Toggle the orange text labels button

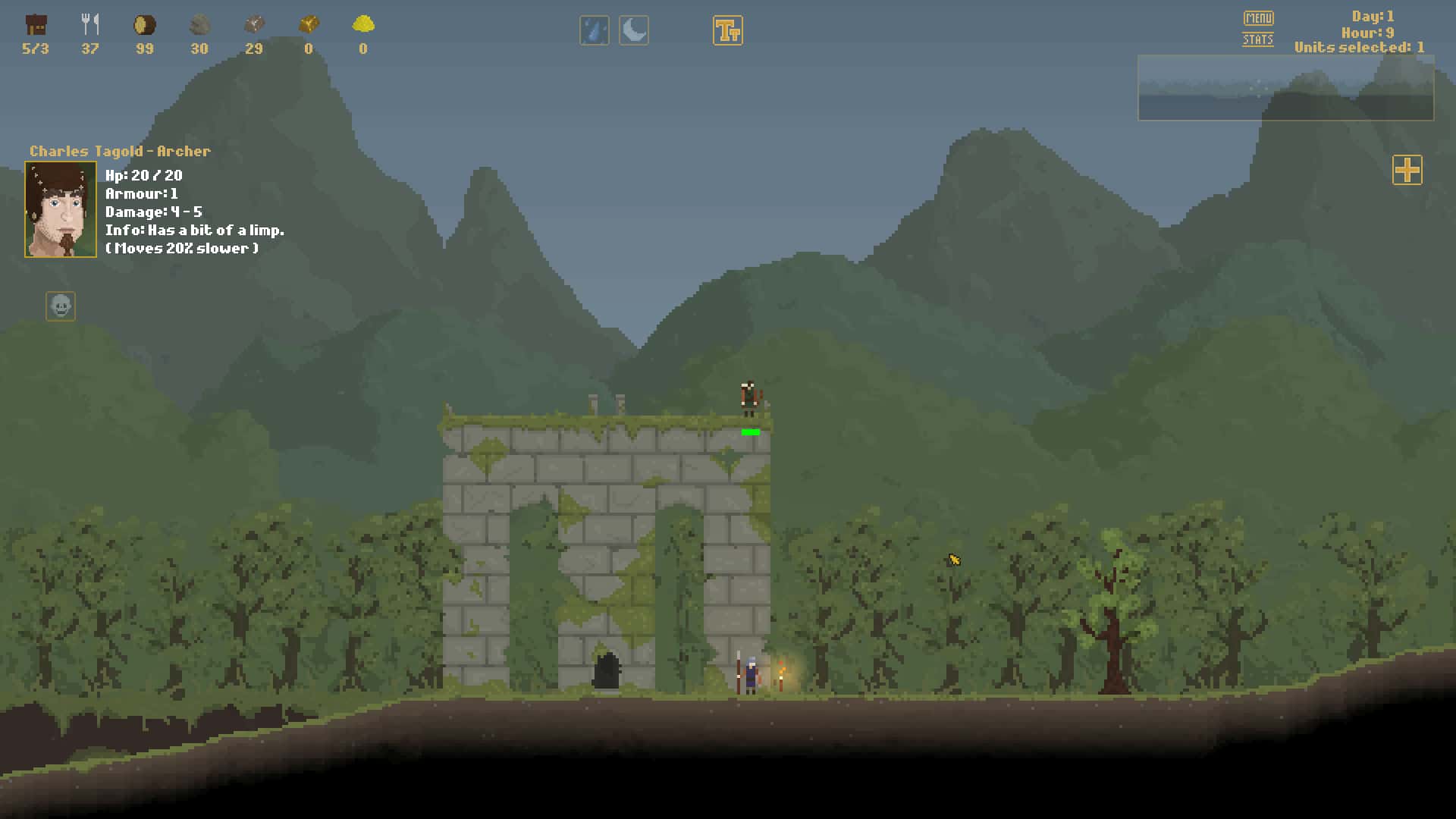click(727, 31)
